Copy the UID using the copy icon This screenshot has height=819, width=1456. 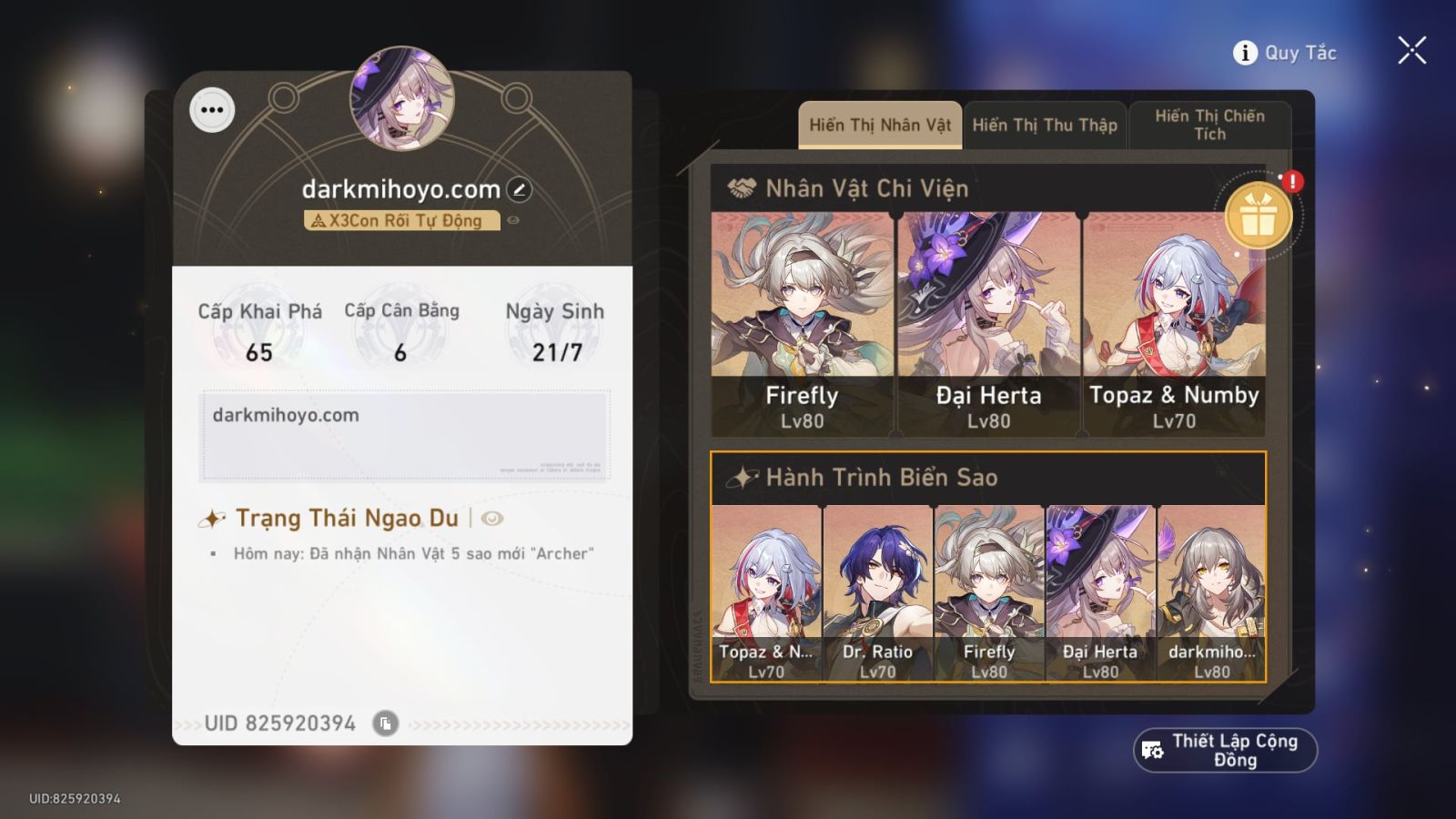click(x=387, y=724)
